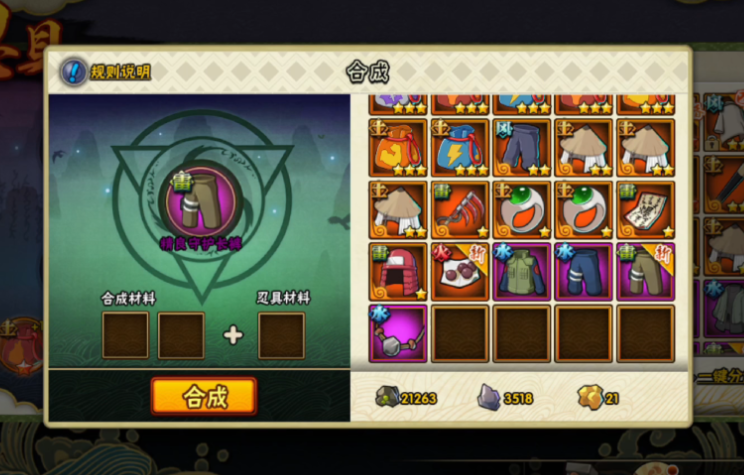Select the brown trousers in the synthesis circle
744x475 pixels.
pos(201,202)
